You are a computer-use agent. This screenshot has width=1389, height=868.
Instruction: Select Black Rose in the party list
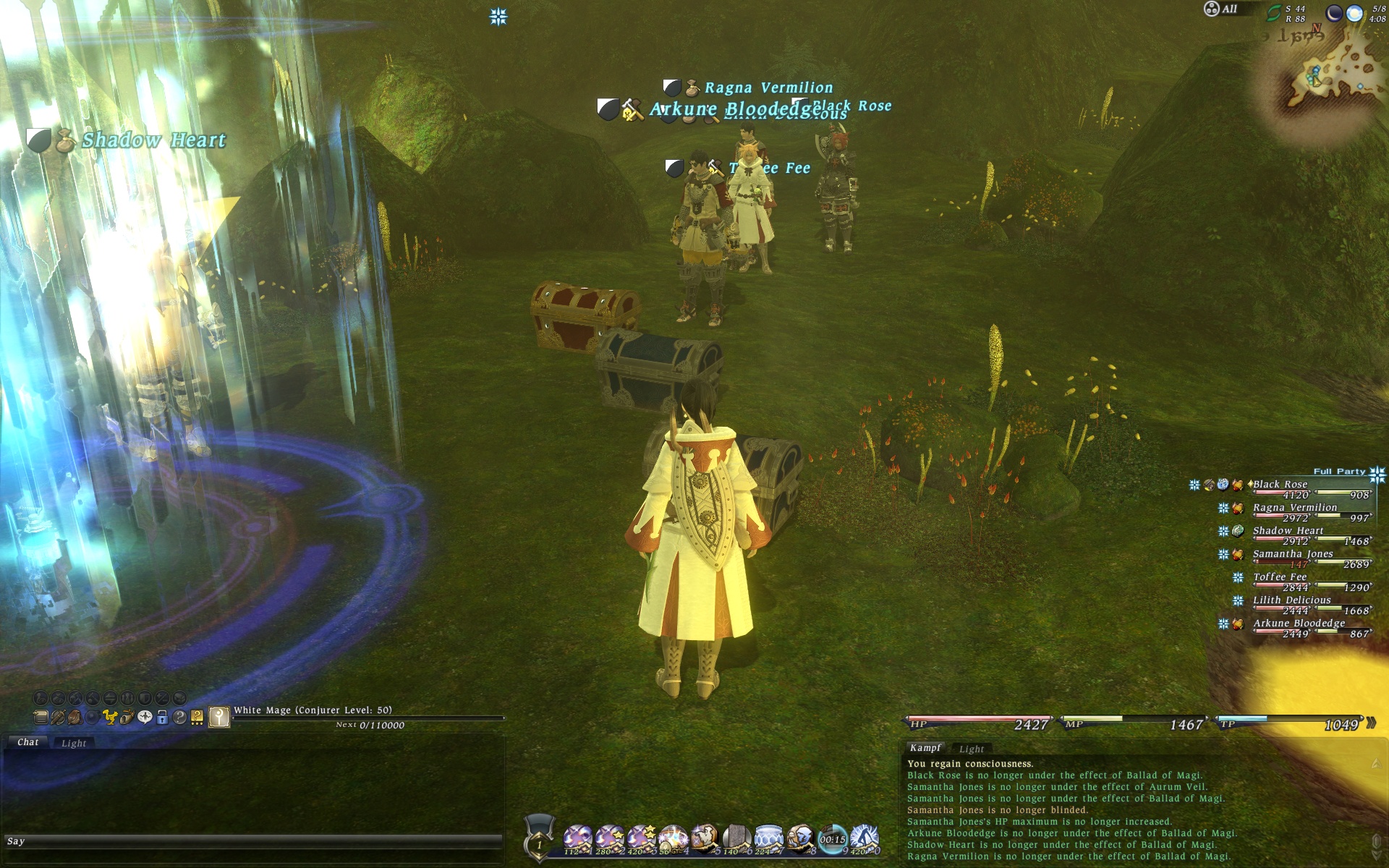tap(1280, 485)
